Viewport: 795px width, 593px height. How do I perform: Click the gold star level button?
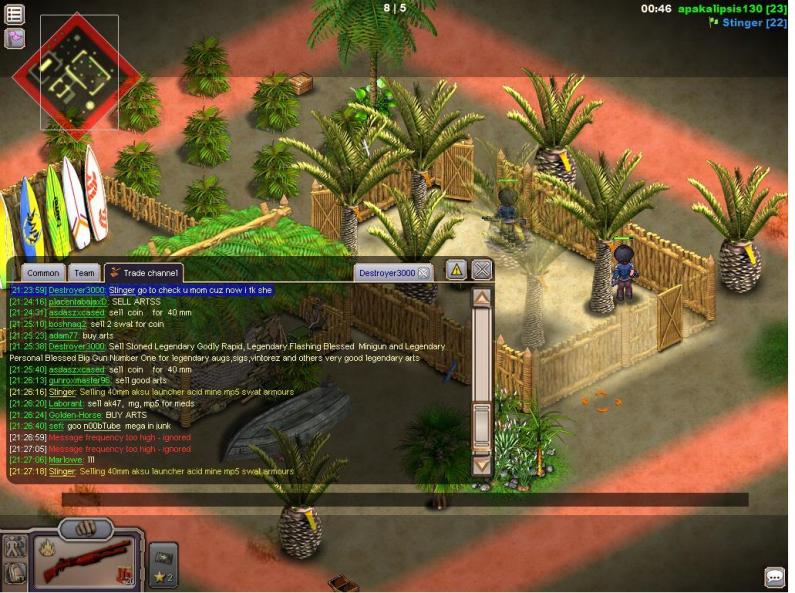[162, 577]
